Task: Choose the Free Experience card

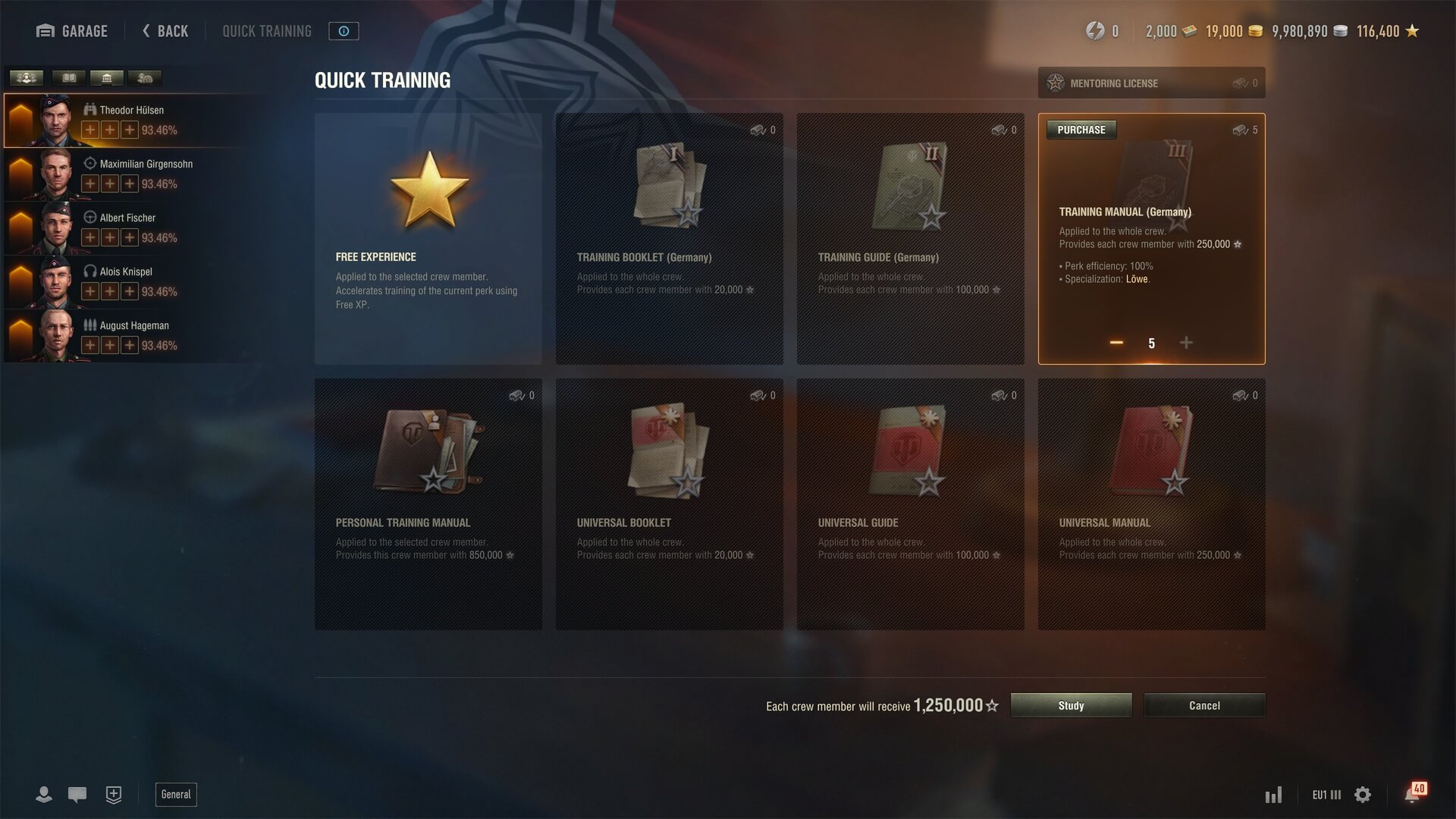Action: [428, 239]
